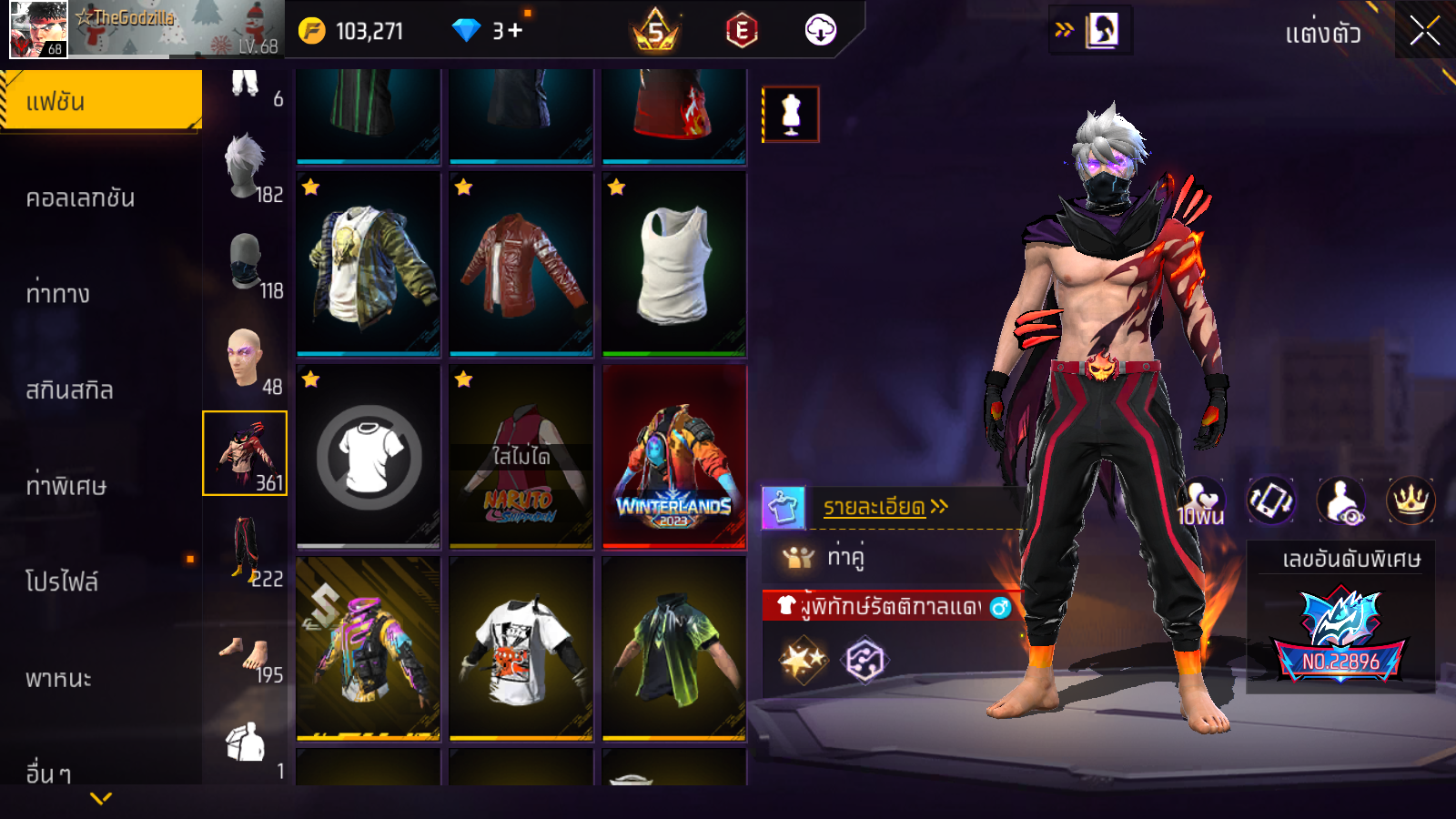Click the remove-top empty shirt slot
Image resolution: width=1456 pixels, height=819 pixels.
pyautogui.click(x=369, y=456)
